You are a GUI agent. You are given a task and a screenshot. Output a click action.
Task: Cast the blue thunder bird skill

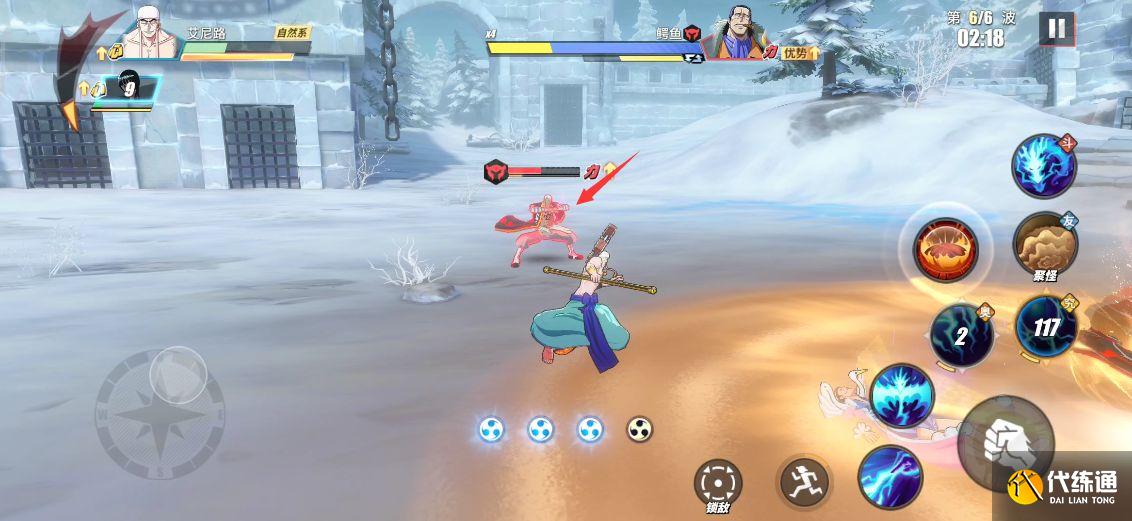point(901,395)
